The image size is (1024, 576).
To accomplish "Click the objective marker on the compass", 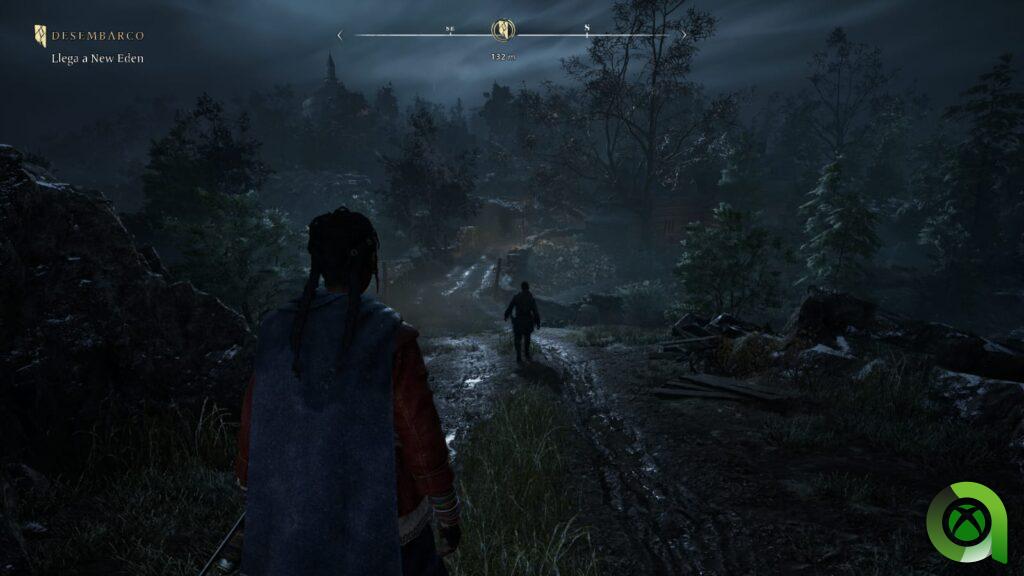I will (503, 30).
